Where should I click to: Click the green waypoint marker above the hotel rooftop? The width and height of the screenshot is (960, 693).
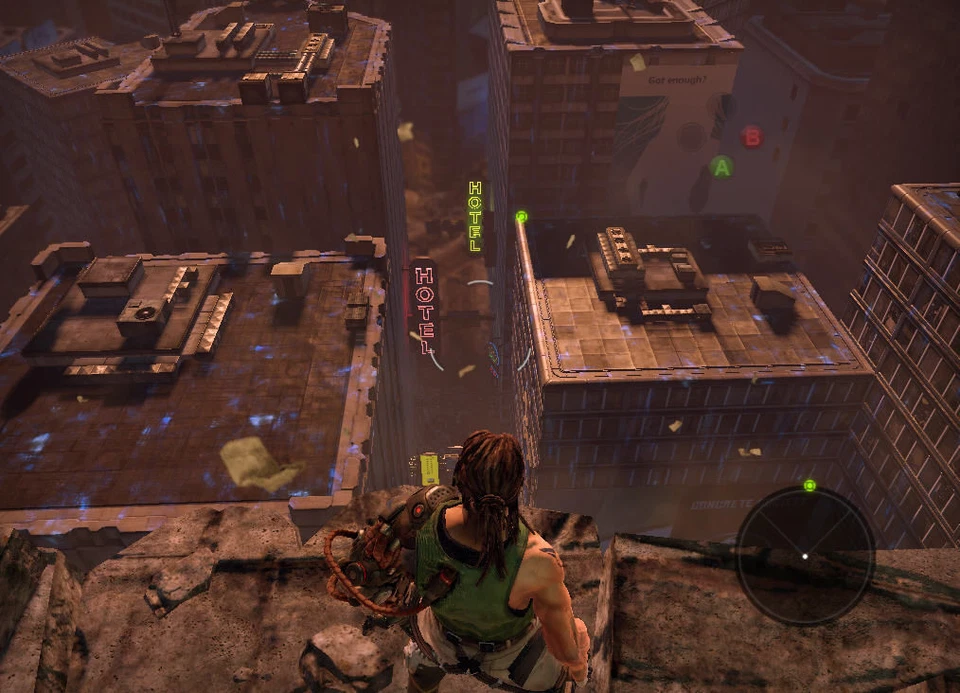coord(521,216)
